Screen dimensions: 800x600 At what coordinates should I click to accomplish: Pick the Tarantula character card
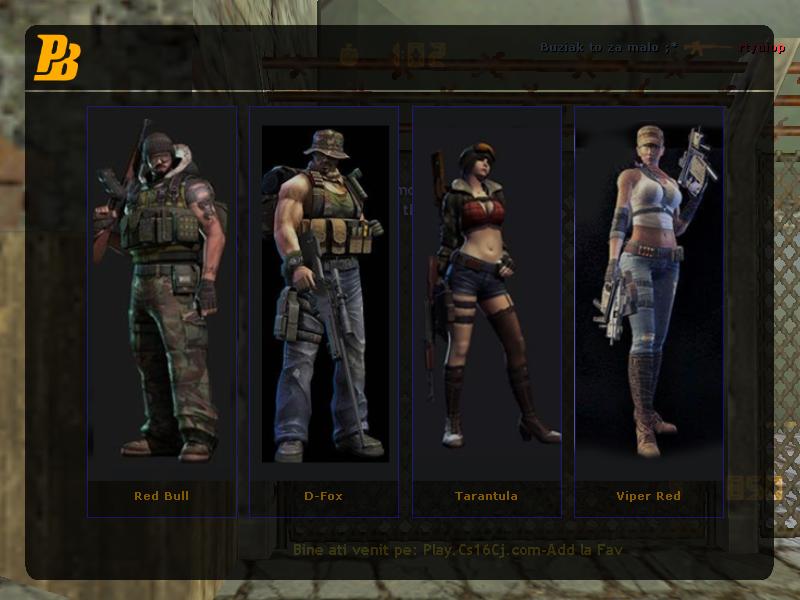point(487,310)
